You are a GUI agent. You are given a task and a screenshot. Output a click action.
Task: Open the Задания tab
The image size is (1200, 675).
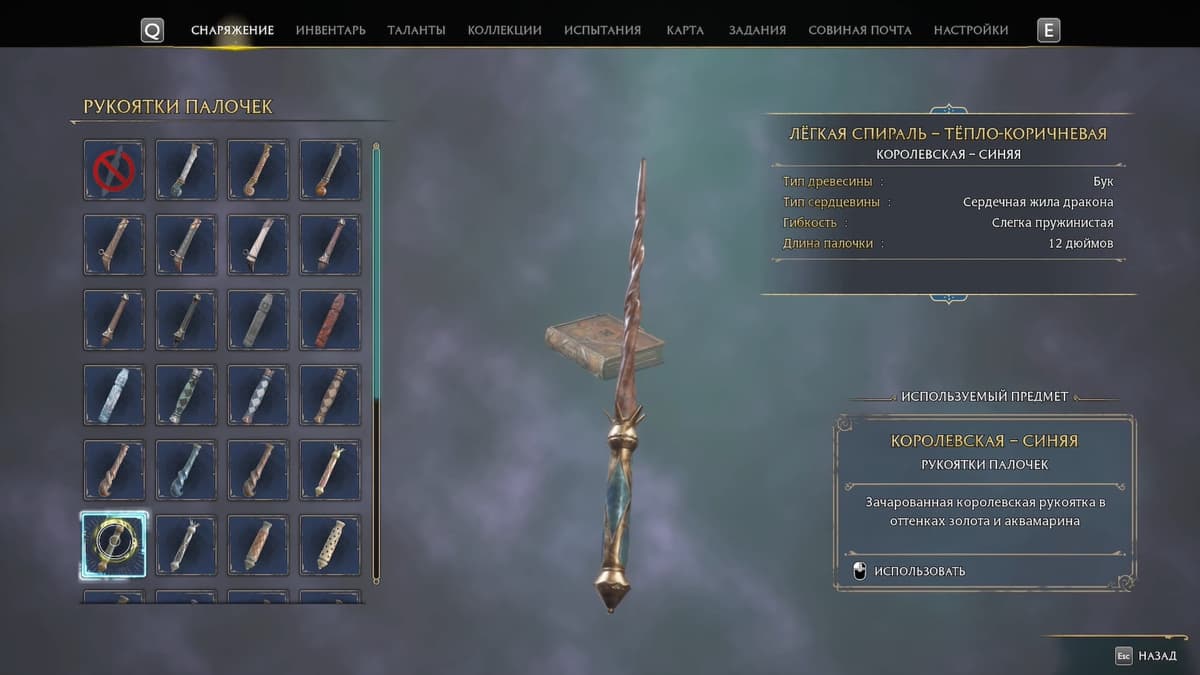point(757,30)
